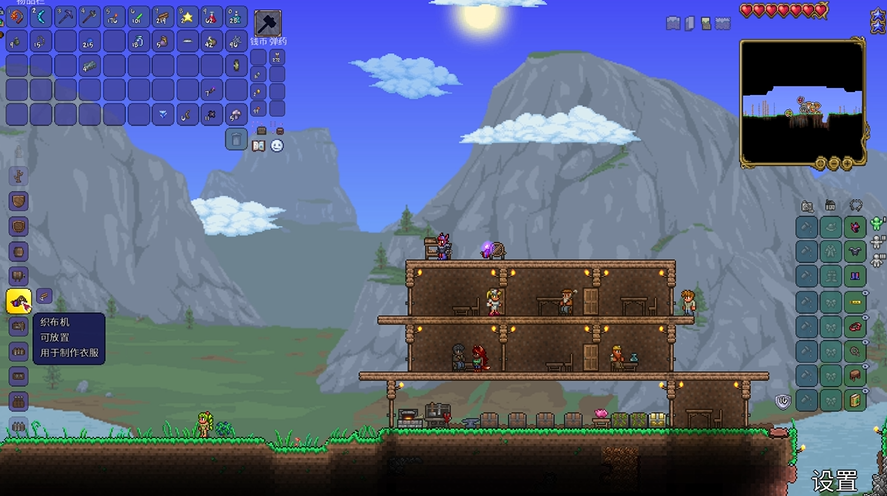Toggle the defense shield icon
Viewport: 887px width, 496px height.
(785, 401)
